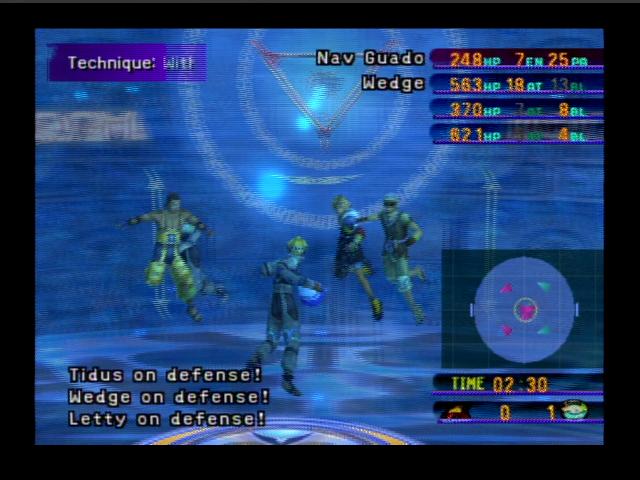The image size is (640, 480).
Task: Click the red team emblem on scoreboard
Action: [x=455, y=412]
